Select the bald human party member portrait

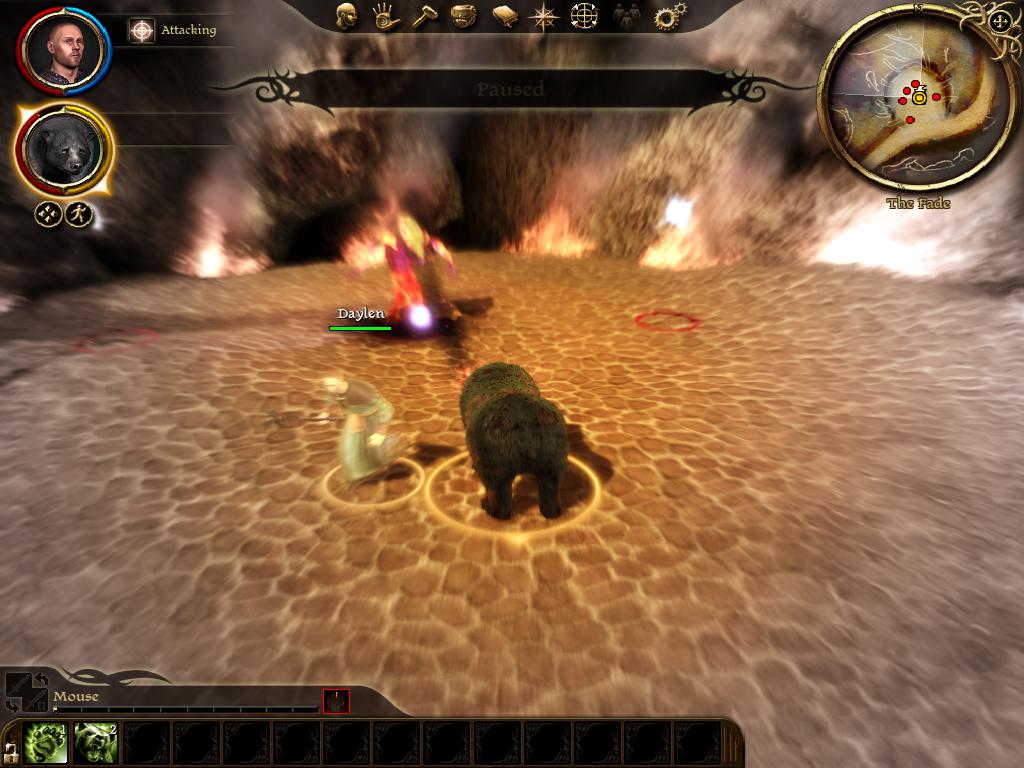64,50
